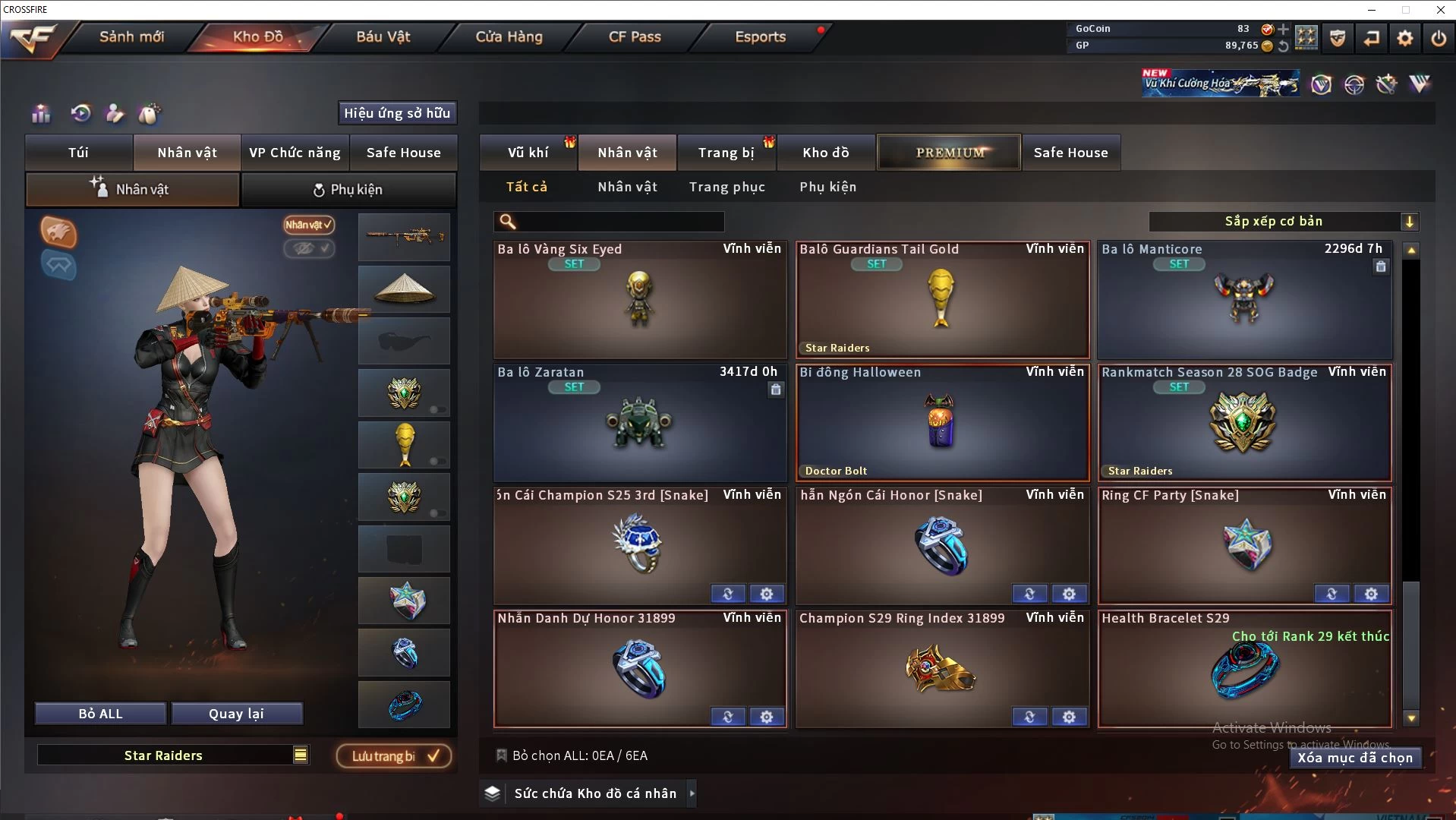Close the CROSSFIRE window

coord(1440,10)
